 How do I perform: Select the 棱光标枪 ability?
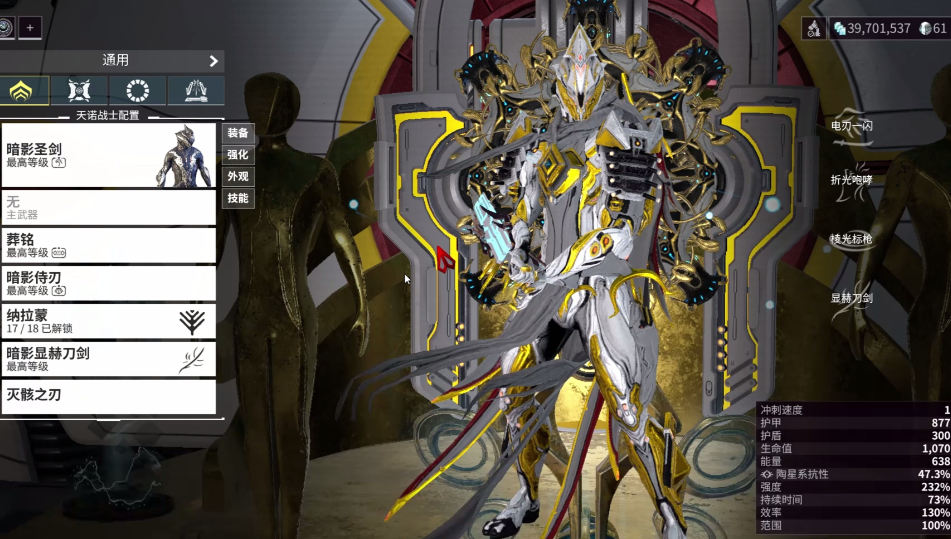point(852,239)
